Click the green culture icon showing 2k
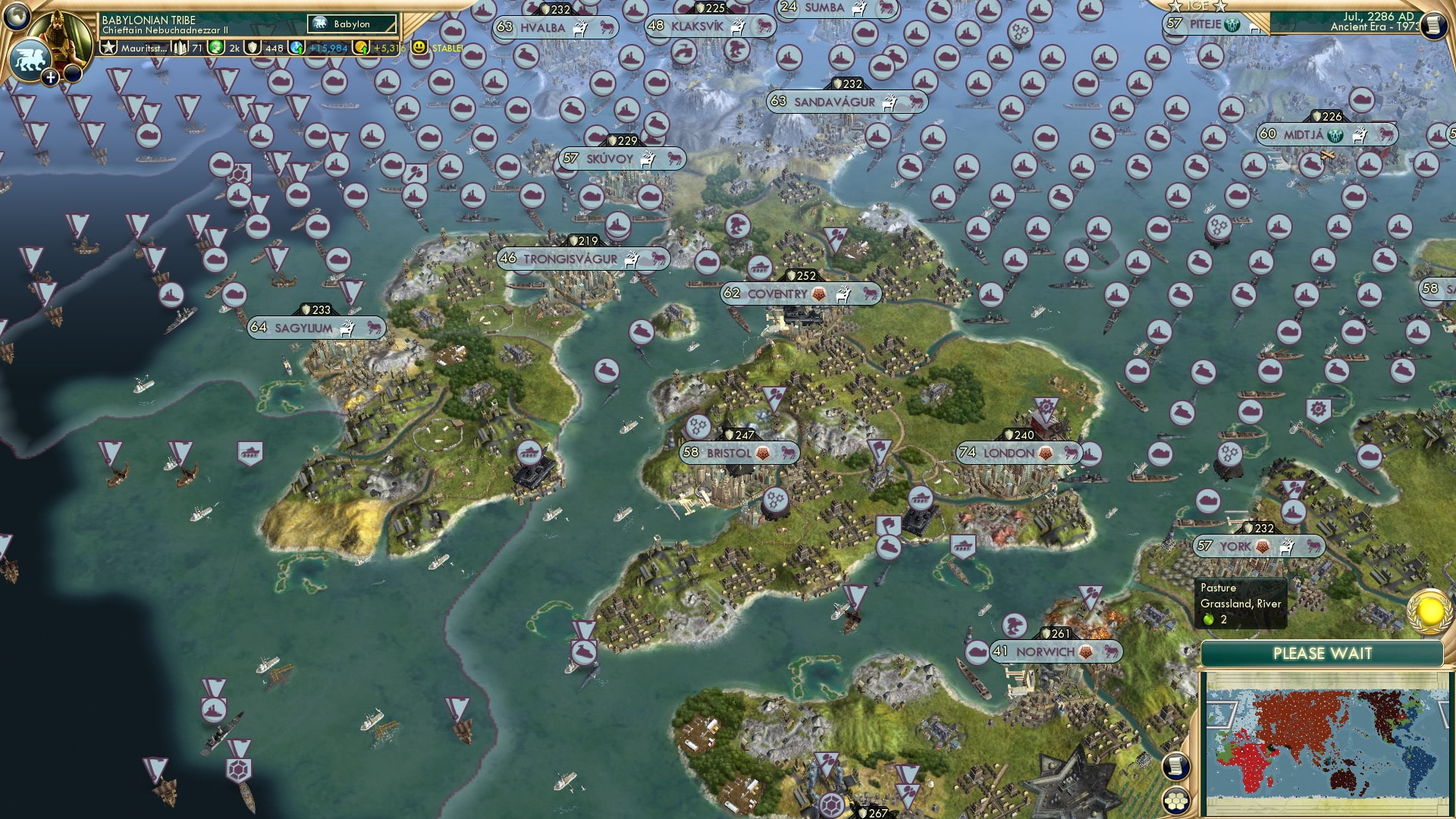Screen dimensions: 1456x819 click(x=218, y=48)
